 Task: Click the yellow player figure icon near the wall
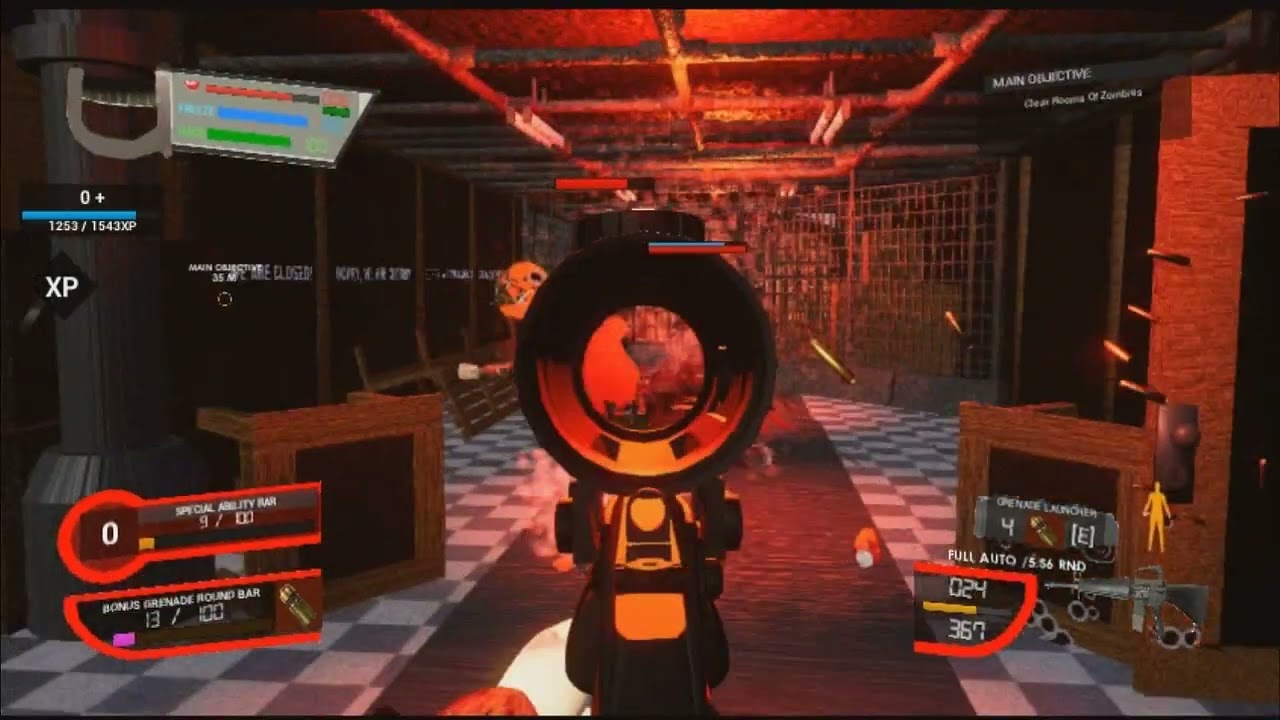tap(1157, 512)
